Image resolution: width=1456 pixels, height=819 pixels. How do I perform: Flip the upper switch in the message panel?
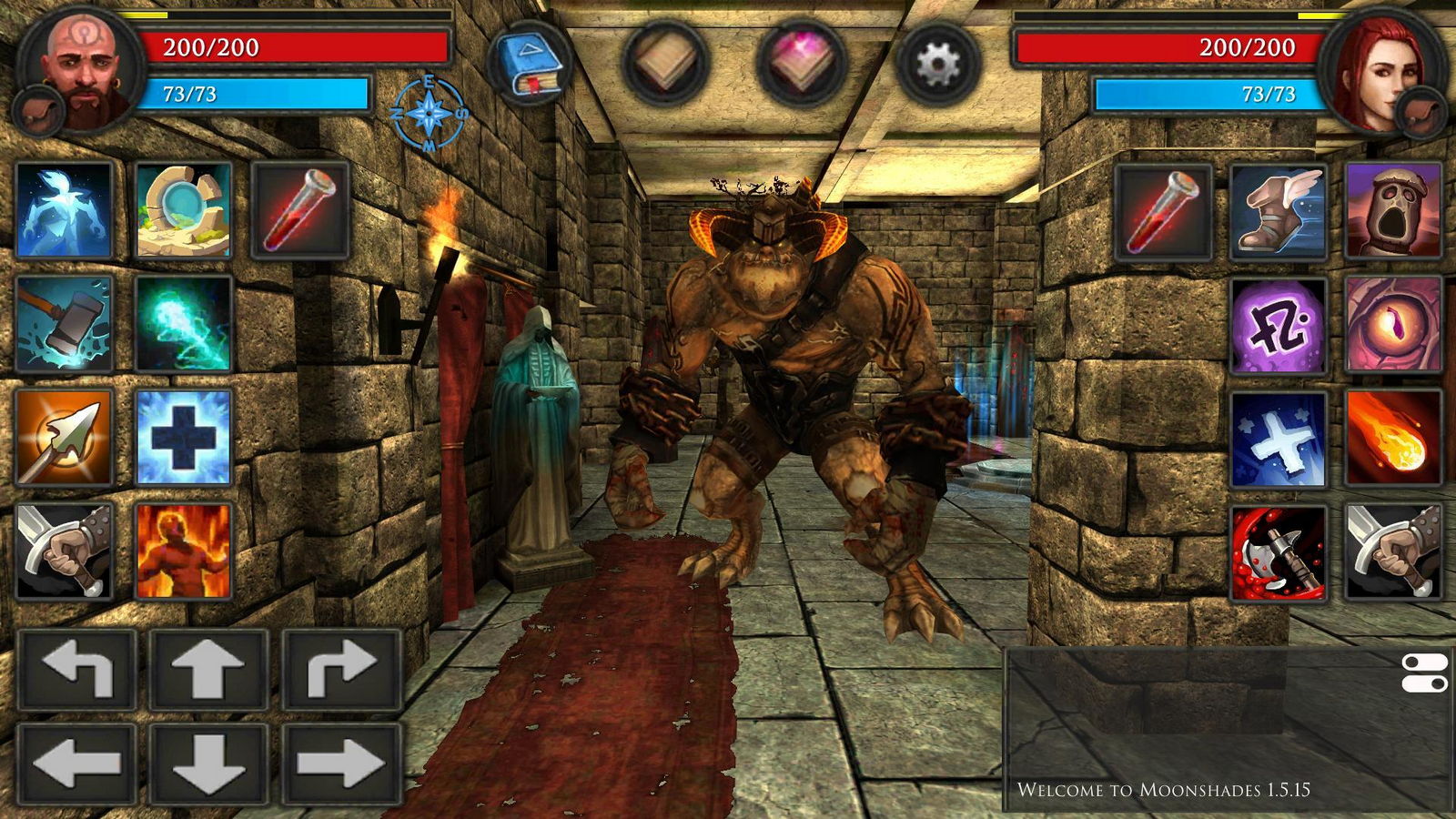pyautogui.click(x=1427, y=662)
